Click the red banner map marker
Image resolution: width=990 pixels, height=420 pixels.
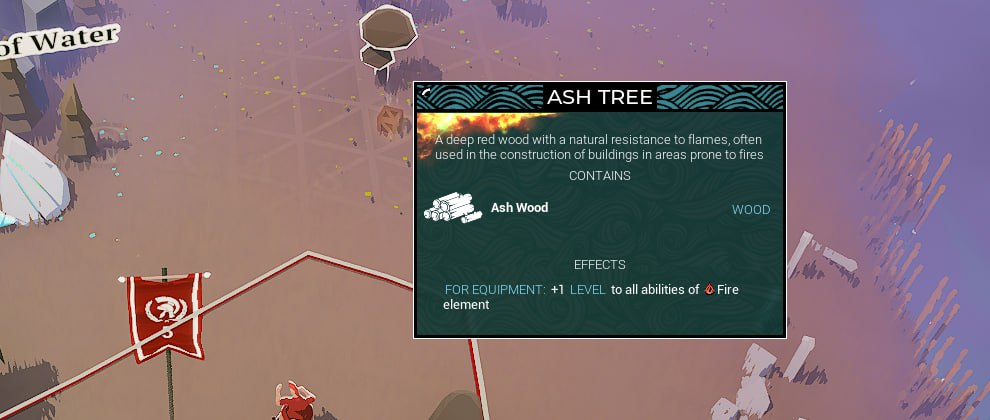[x=164, y=312]
